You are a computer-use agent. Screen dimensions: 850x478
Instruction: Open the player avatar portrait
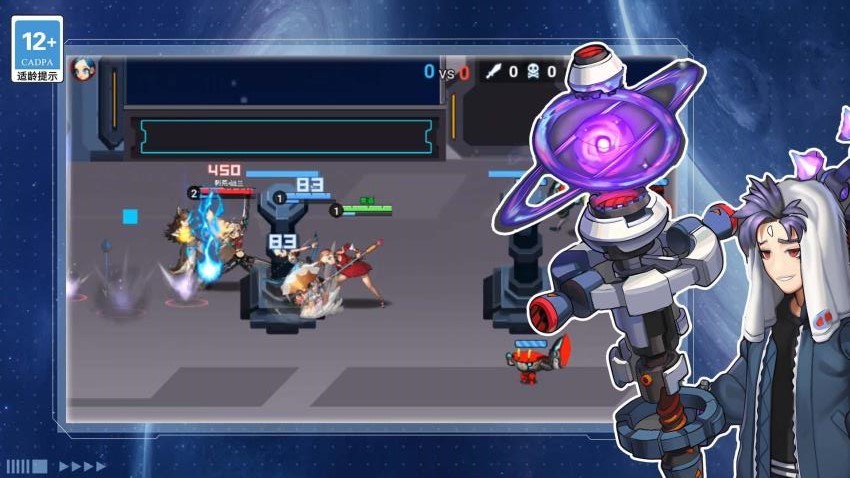tap(83, 70)
